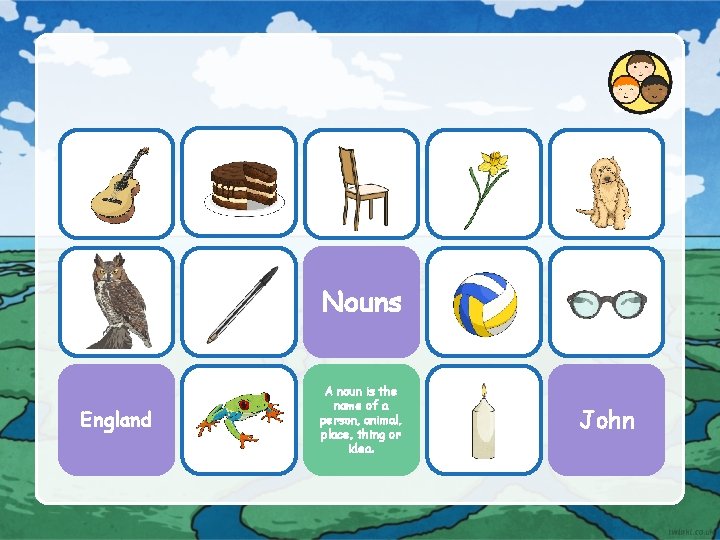Pick the wooden chair card
Screen dimensions: 720x540
click(x=361, y=184)
